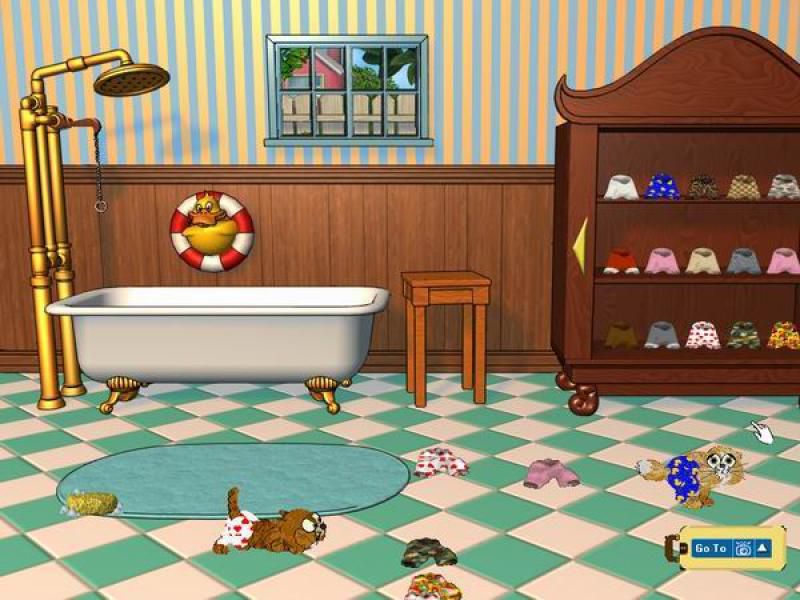Select the plain white shirt on the shelf

click(620, 186)
